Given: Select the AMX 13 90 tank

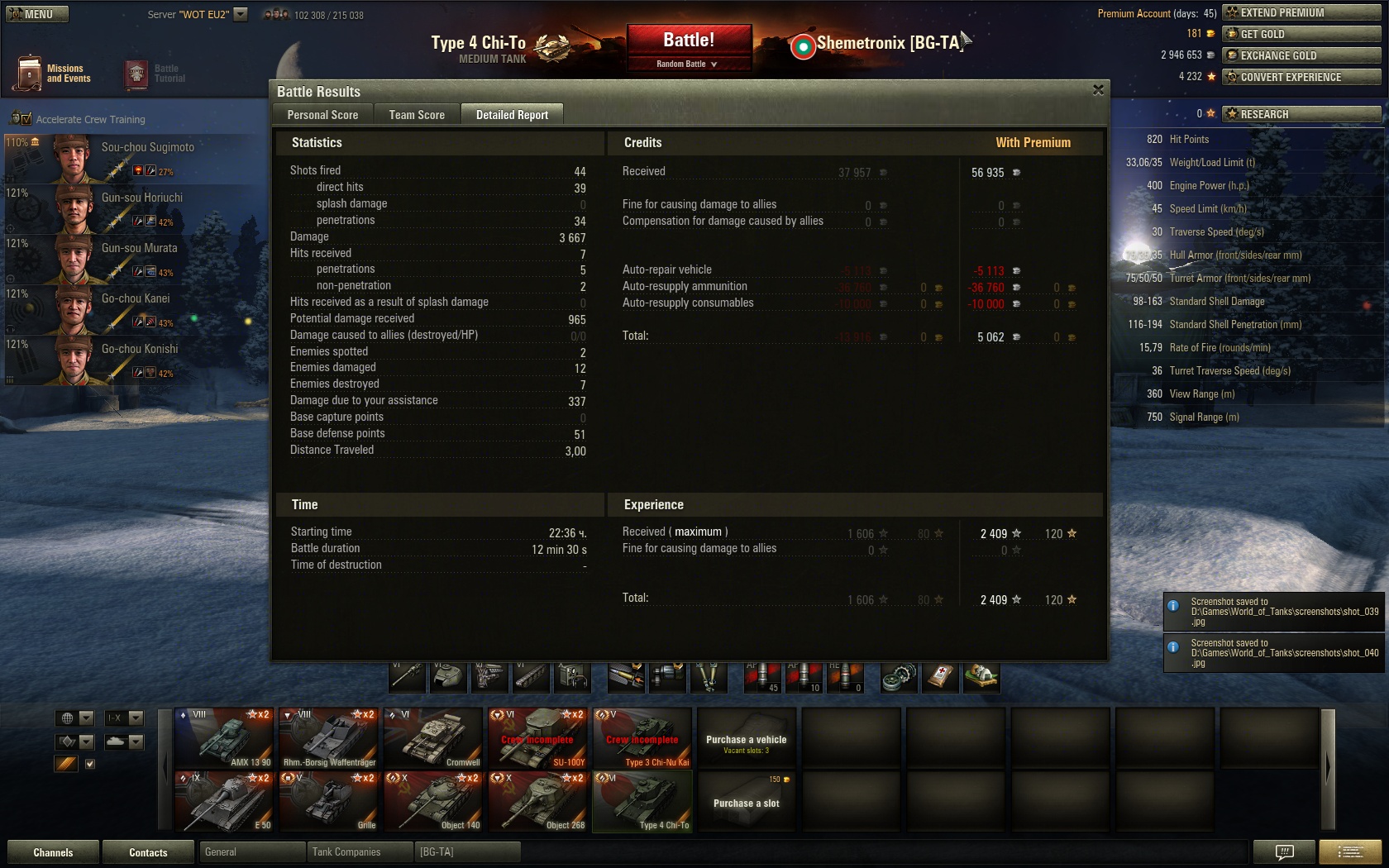Looking at the screenshot, I should tap(224, 737).
